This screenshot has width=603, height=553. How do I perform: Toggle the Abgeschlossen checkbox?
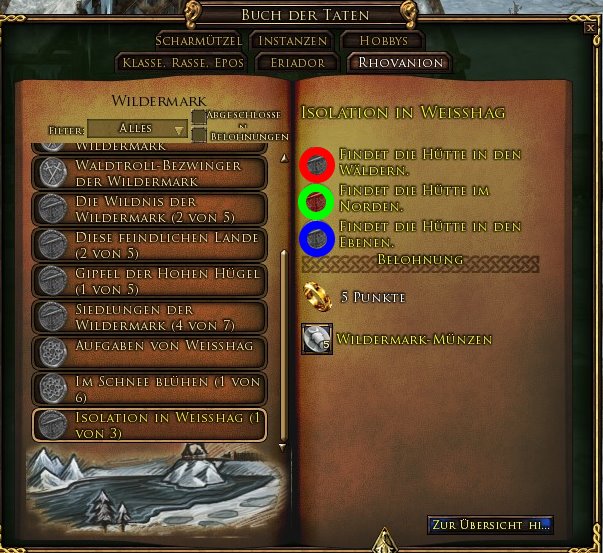(199, 119)
